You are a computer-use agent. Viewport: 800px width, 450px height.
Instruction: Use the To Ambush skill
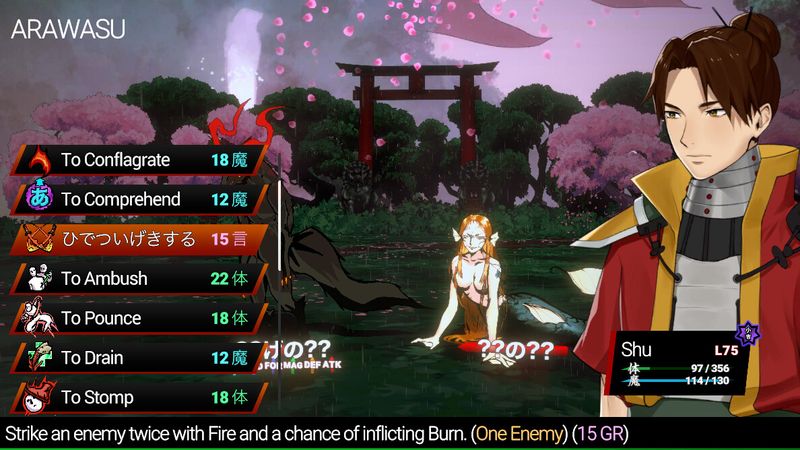(x=140, y=279)
